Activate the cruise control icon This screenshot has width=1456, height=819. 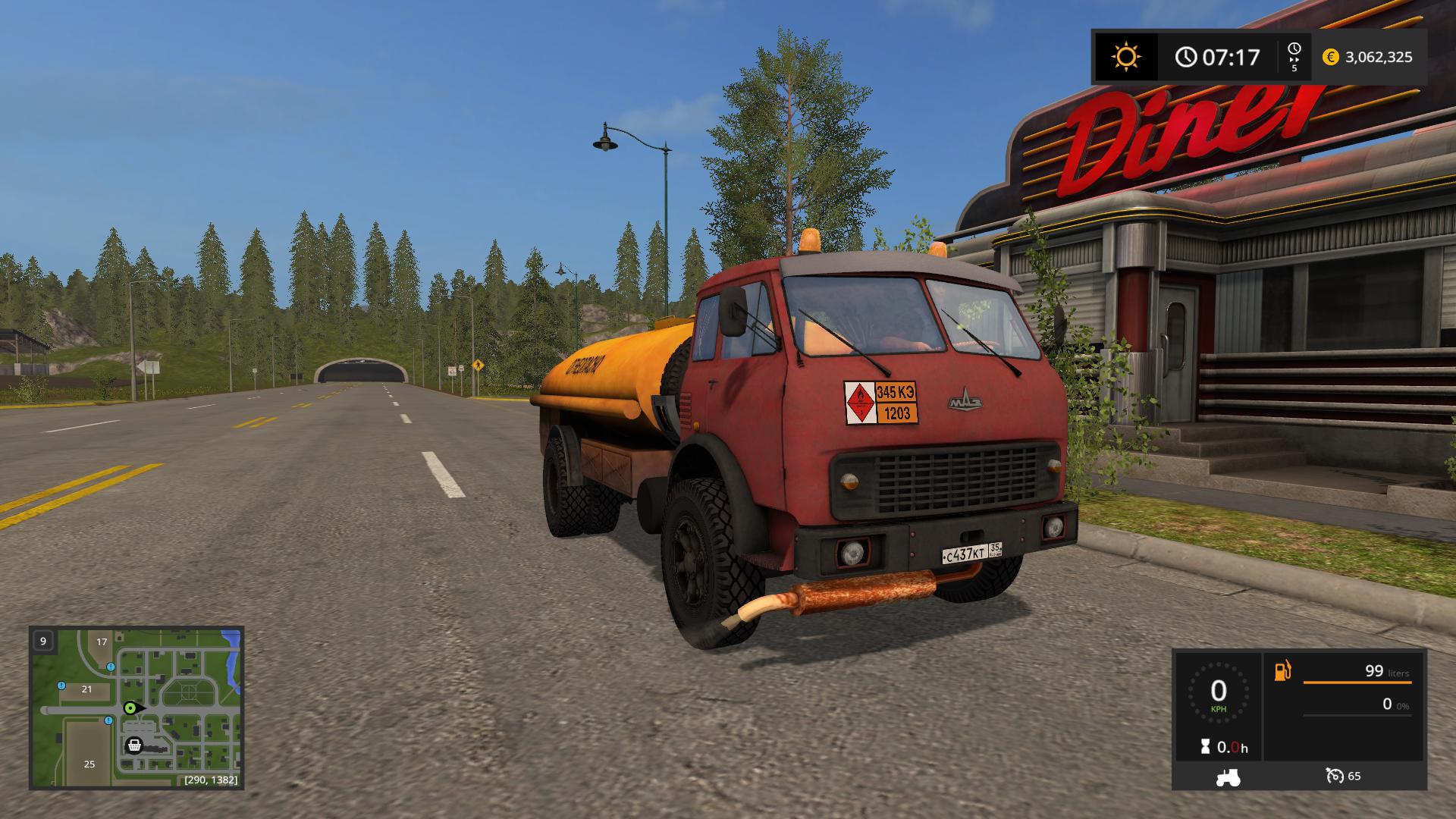pos(1334,776)
